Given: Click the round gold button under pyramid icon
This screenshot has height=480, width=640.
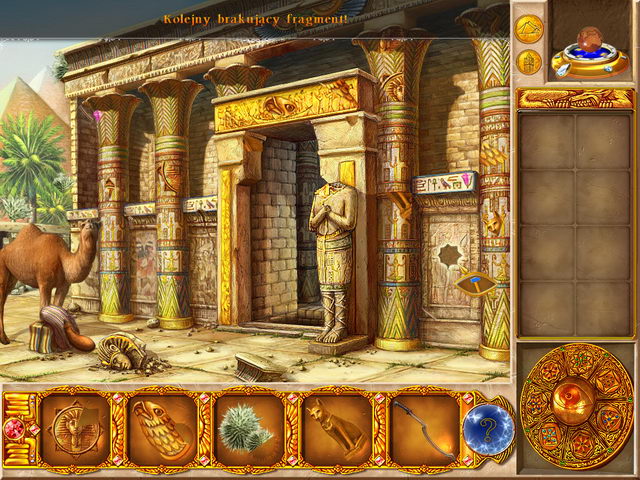Looking at the screenshot, I should pos(530,62).
